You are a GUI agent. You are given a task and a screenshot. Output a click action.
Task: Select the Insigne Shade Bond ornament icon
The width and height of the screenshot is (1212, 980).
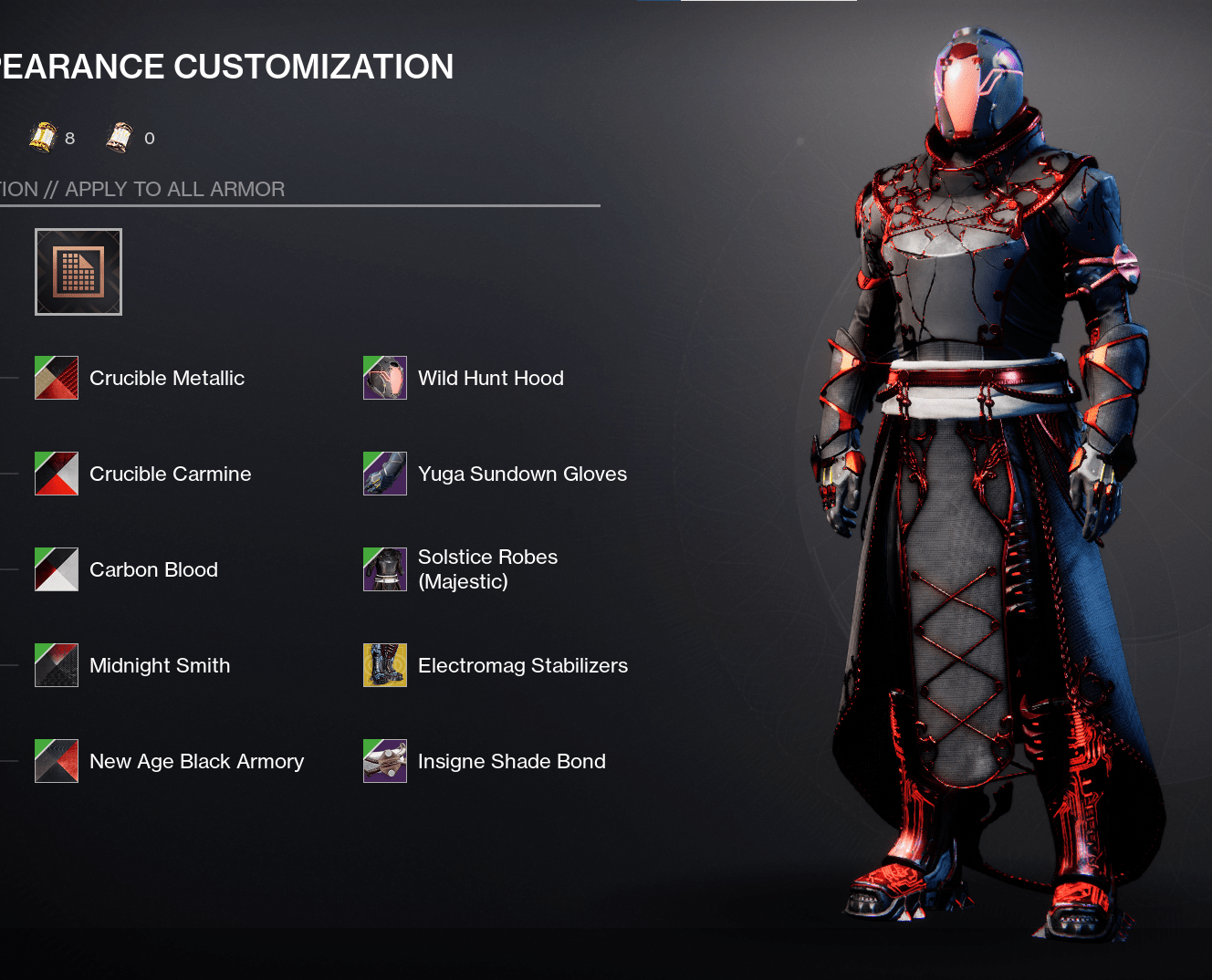pos(384,760)
